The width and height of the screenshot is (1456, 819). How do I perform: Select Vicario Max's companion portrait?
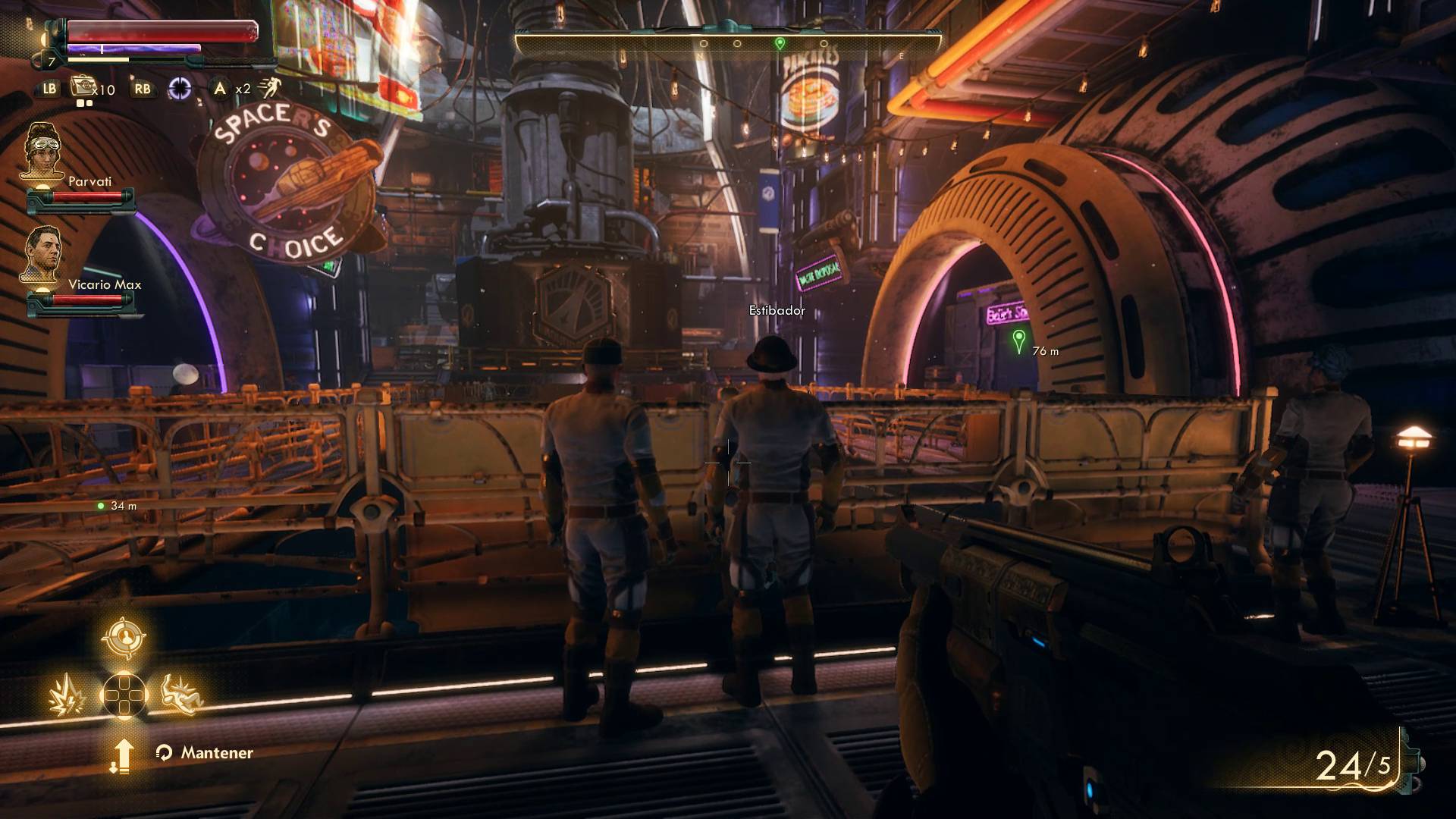[42, 256]
